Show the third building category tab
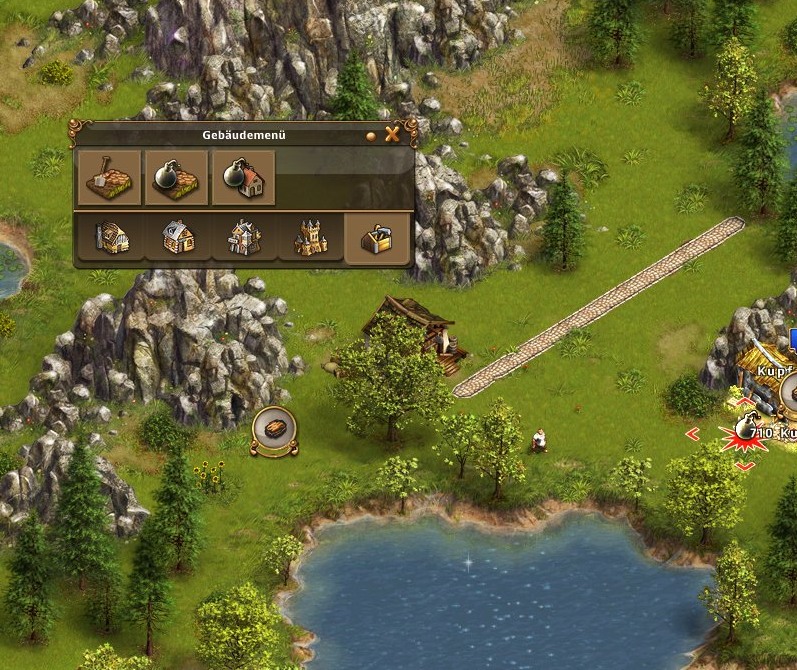797x670 pixels. point(244,238)
